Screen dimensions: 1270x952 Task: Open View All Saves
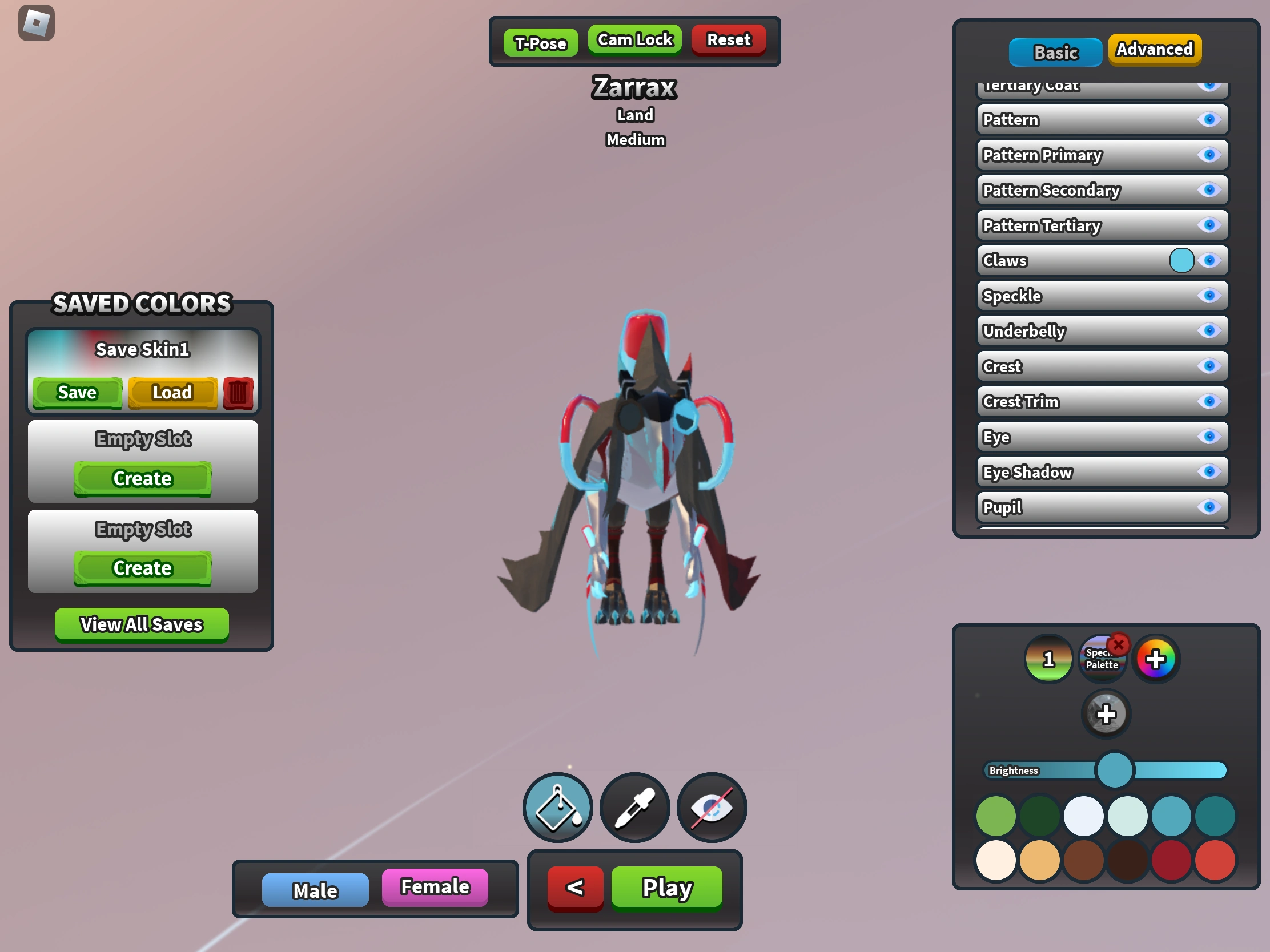coord(141,624)
